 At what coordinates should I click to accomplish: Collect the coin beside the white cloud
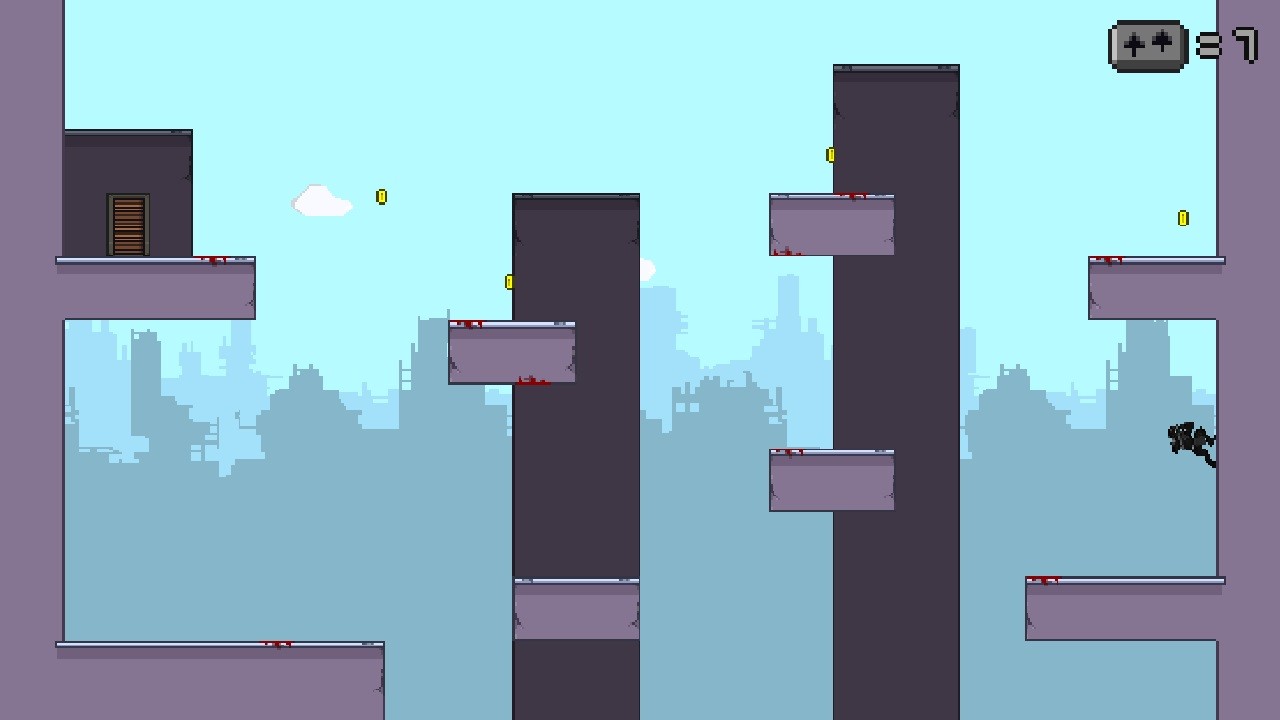coord(381,197)
